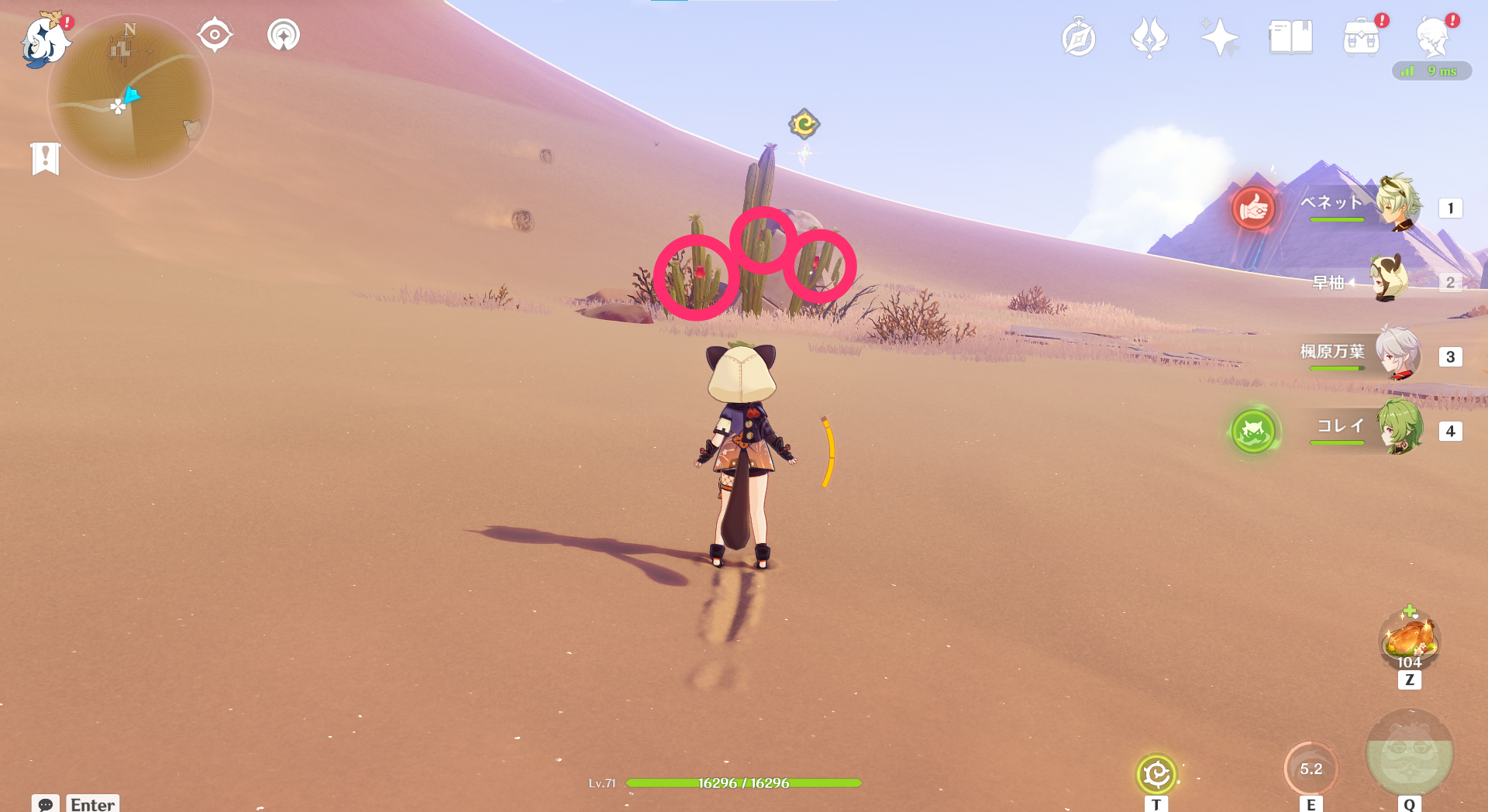Open the quest banner icon

point(46,159)
